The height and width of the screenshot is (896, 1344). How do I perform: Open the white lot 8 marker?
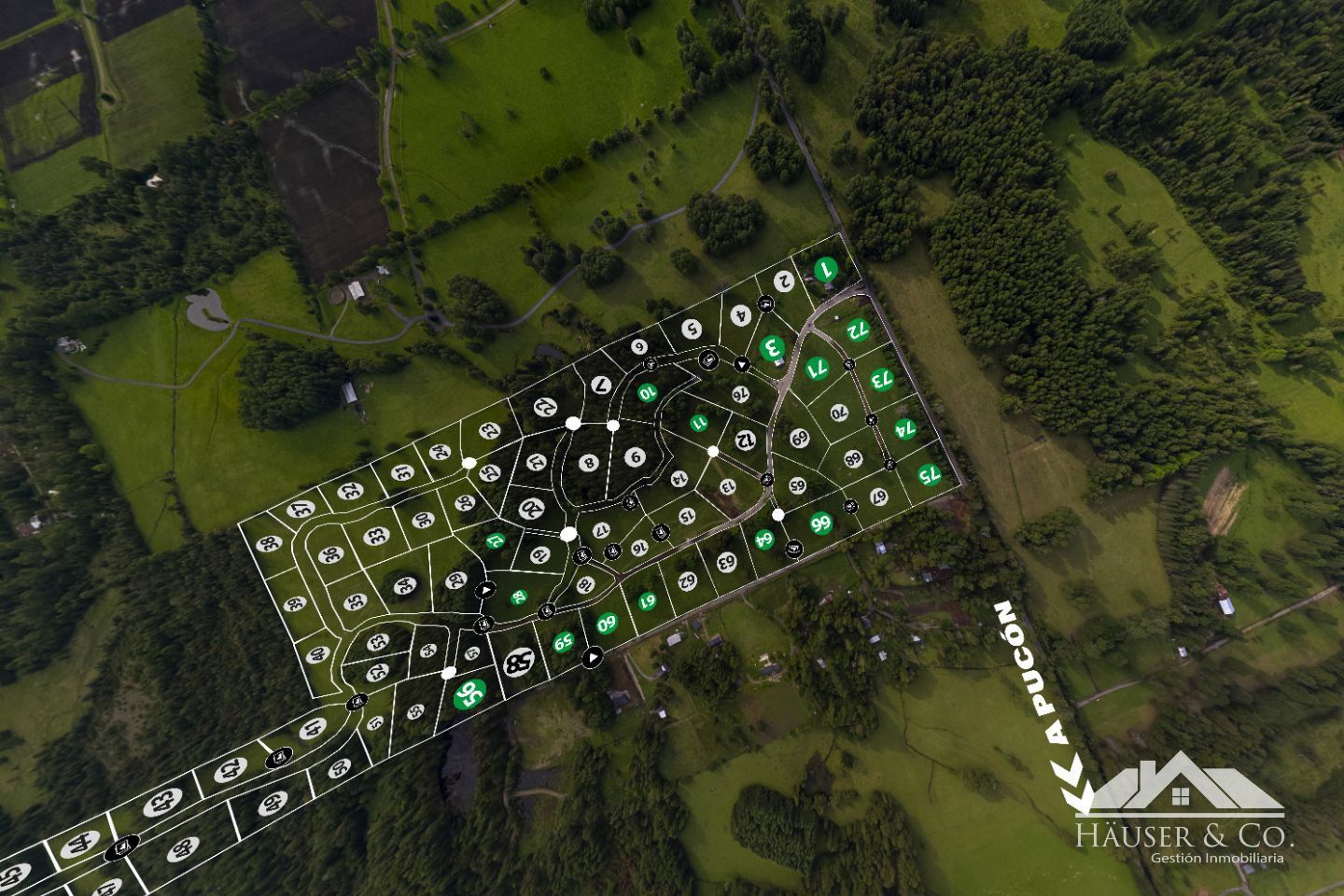(587, 462)
